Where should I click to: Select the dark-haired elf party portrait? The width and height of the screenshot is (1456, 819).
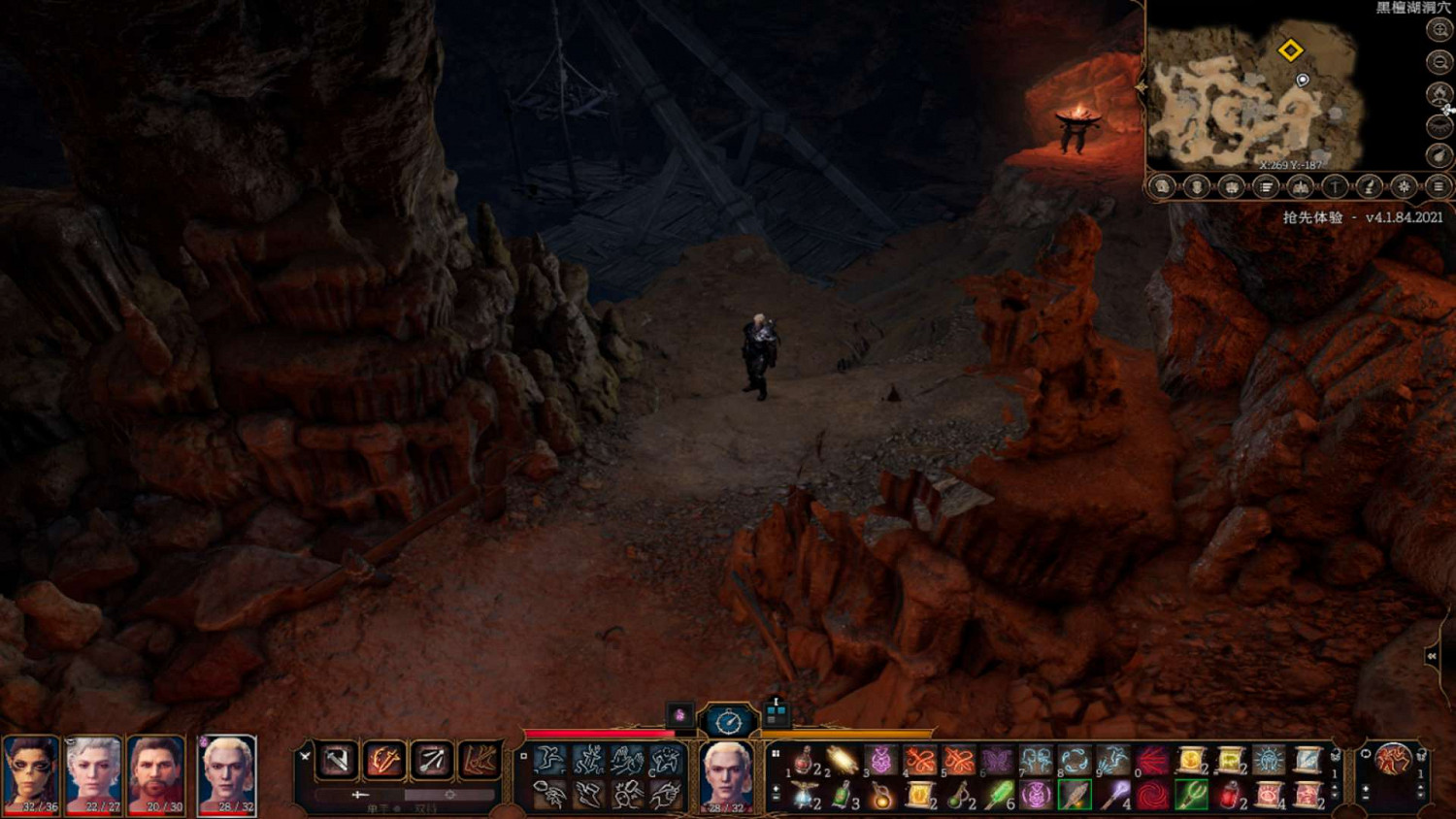click(x=32, y=774)
